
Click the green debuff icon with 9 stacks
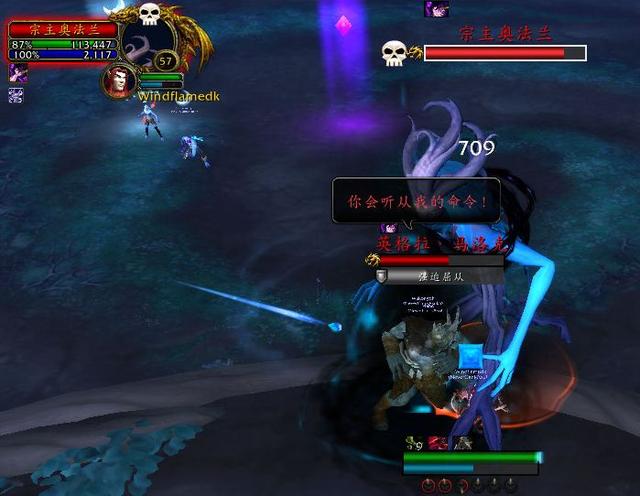pyautogui.click(x=414, y=443)
